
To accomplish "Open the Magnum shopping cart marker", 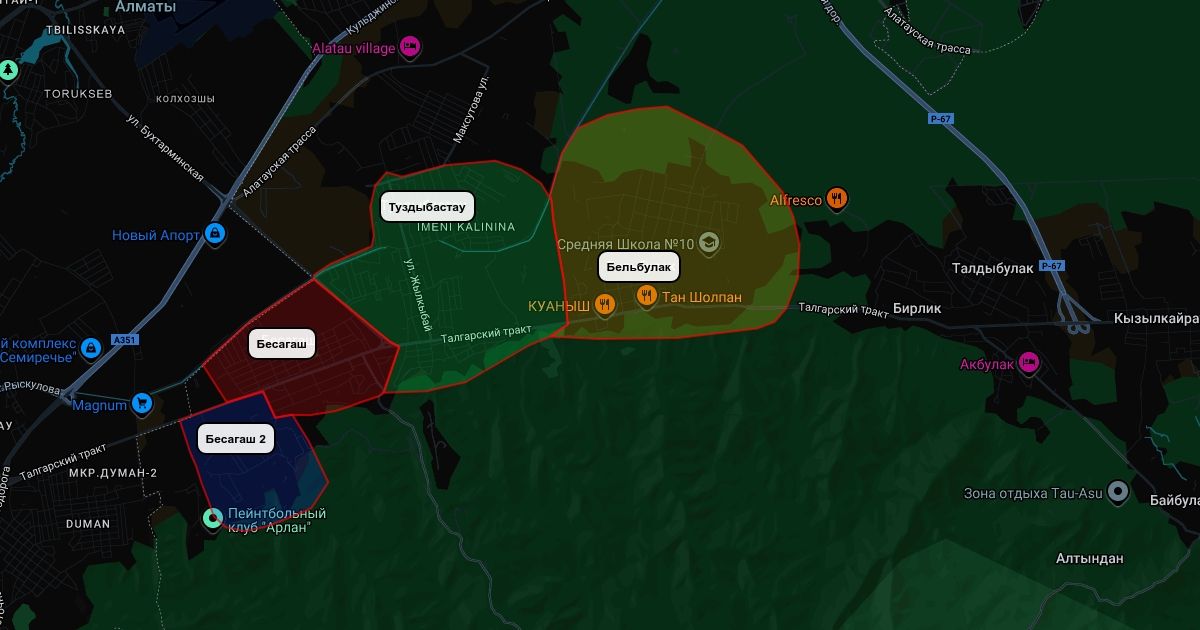I will click(x=142, y=404).
